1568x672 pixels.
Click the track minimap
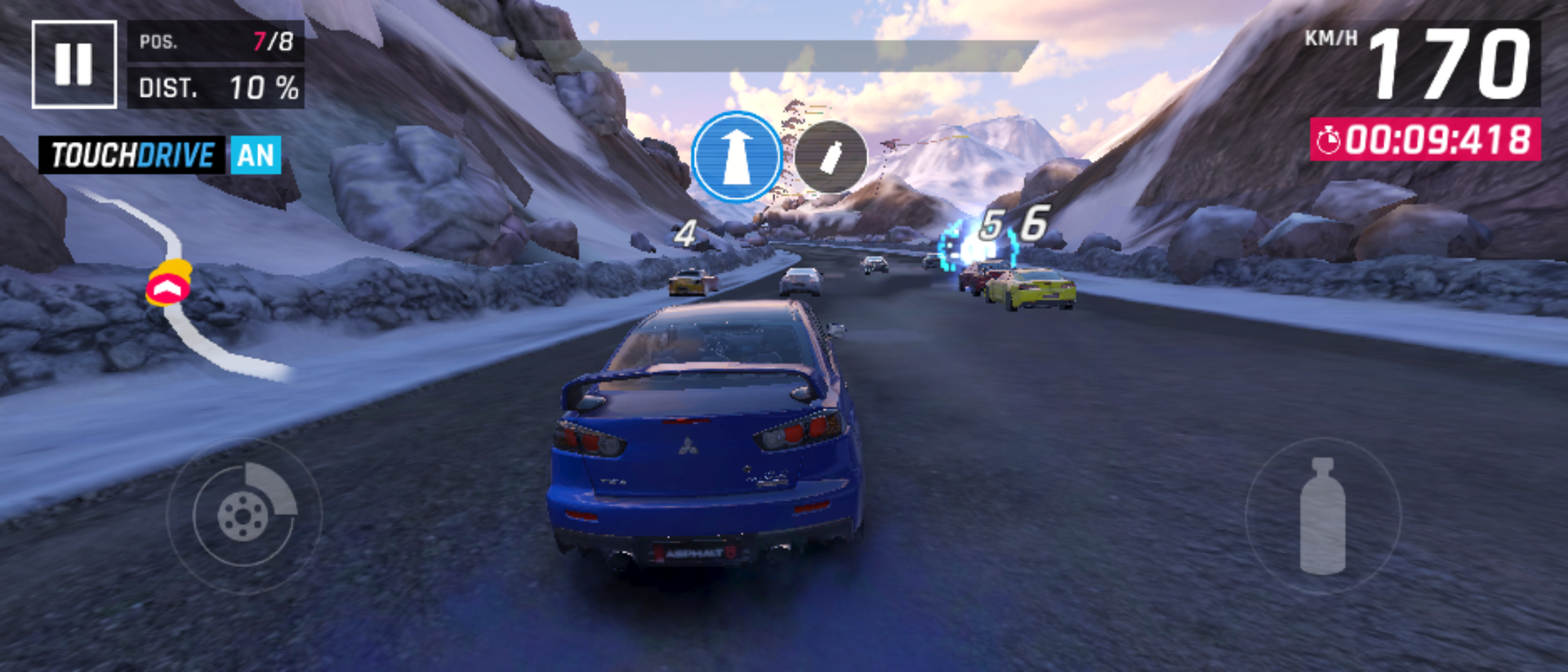(x=180, y=286)
